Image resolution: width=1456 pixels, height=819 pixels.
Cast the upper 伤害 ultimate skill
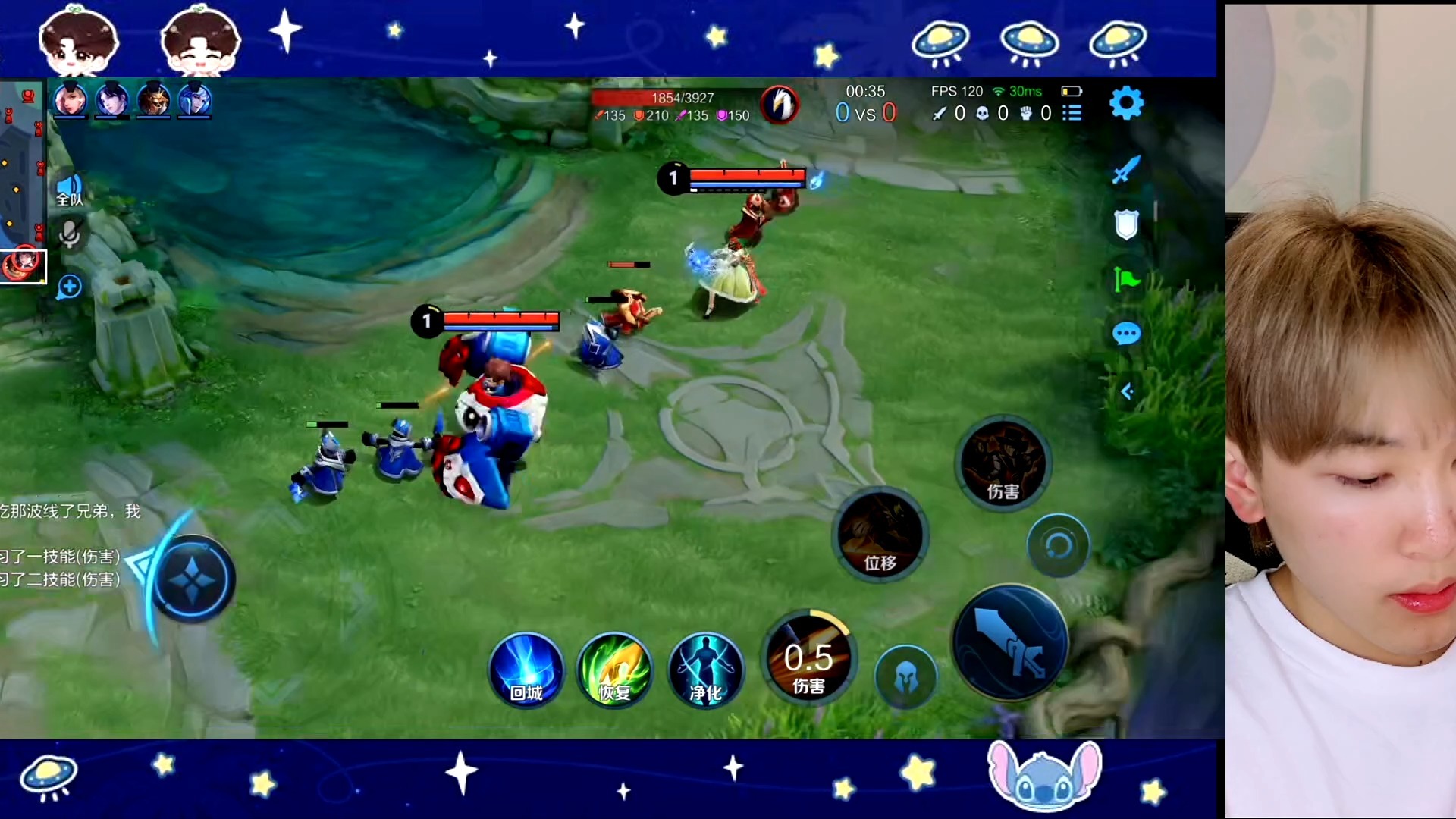(1003, 464)
